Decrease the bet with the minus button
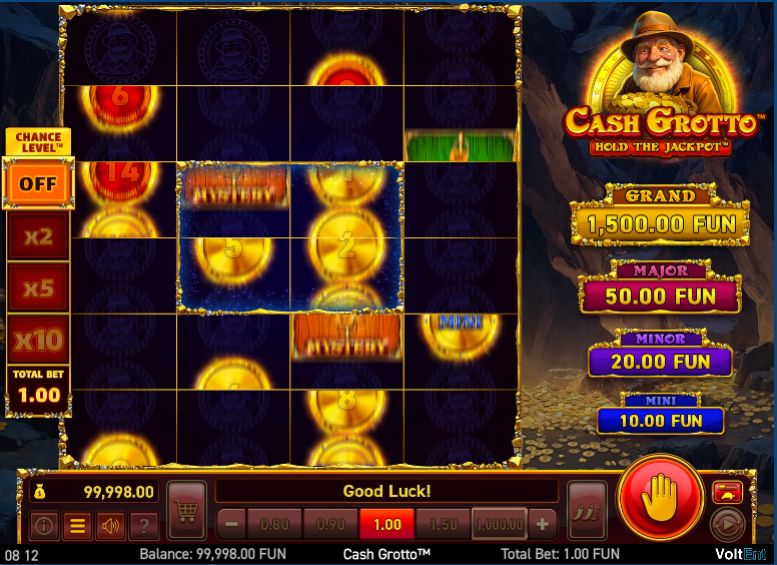This screenshot has width=777, height=565. [x=231, y=523]
